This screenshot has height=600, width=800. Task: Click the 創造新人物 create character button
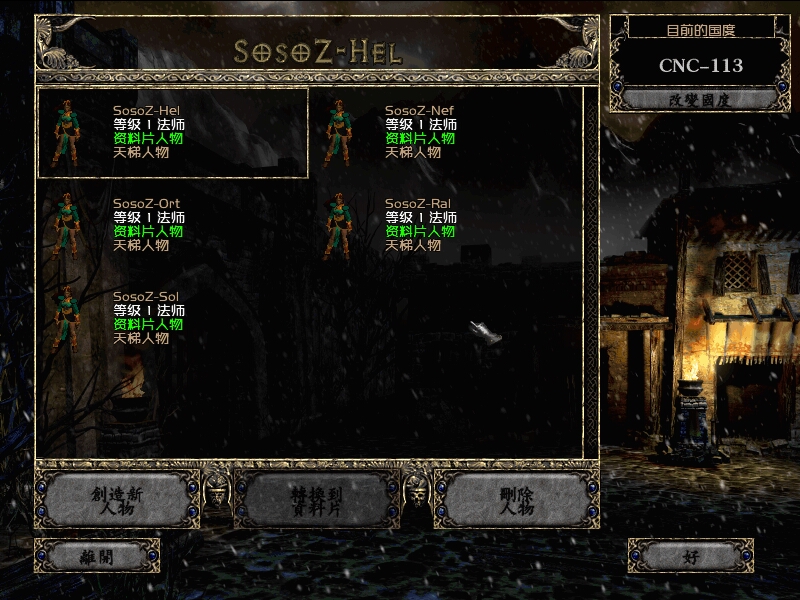click(117, 499)
